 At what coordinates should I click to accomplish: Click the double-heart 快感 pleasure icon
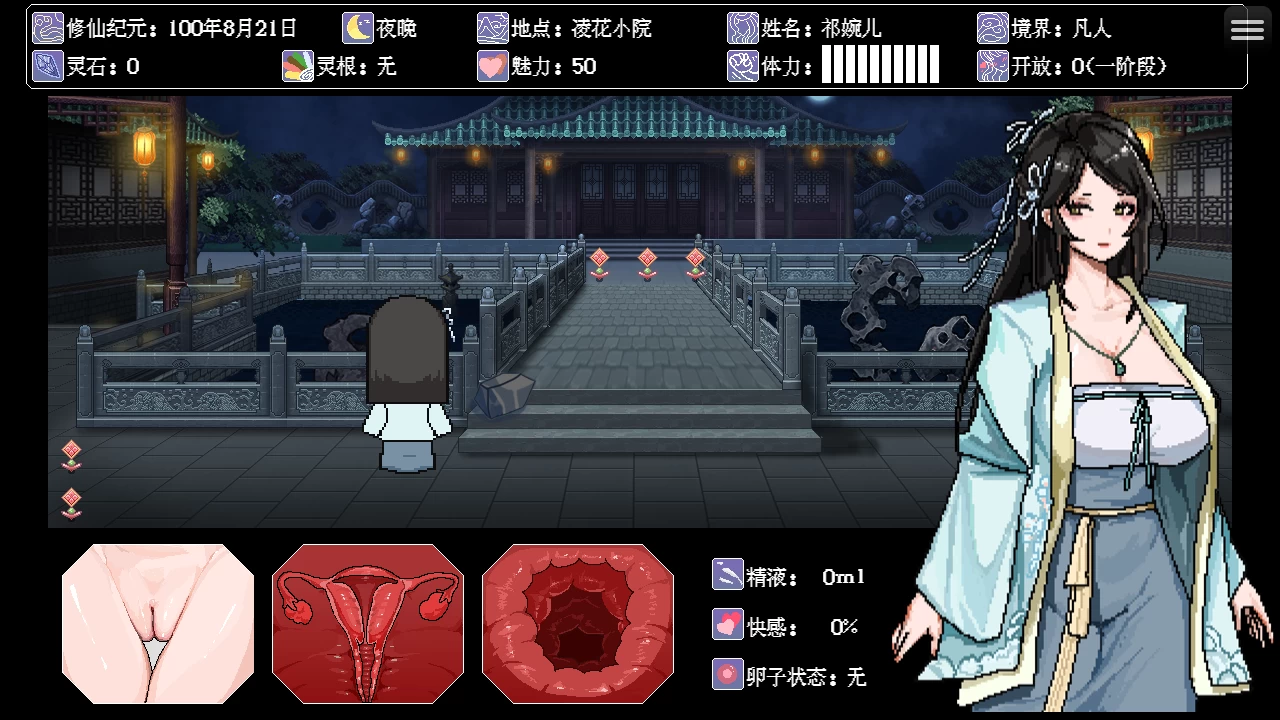728,625
